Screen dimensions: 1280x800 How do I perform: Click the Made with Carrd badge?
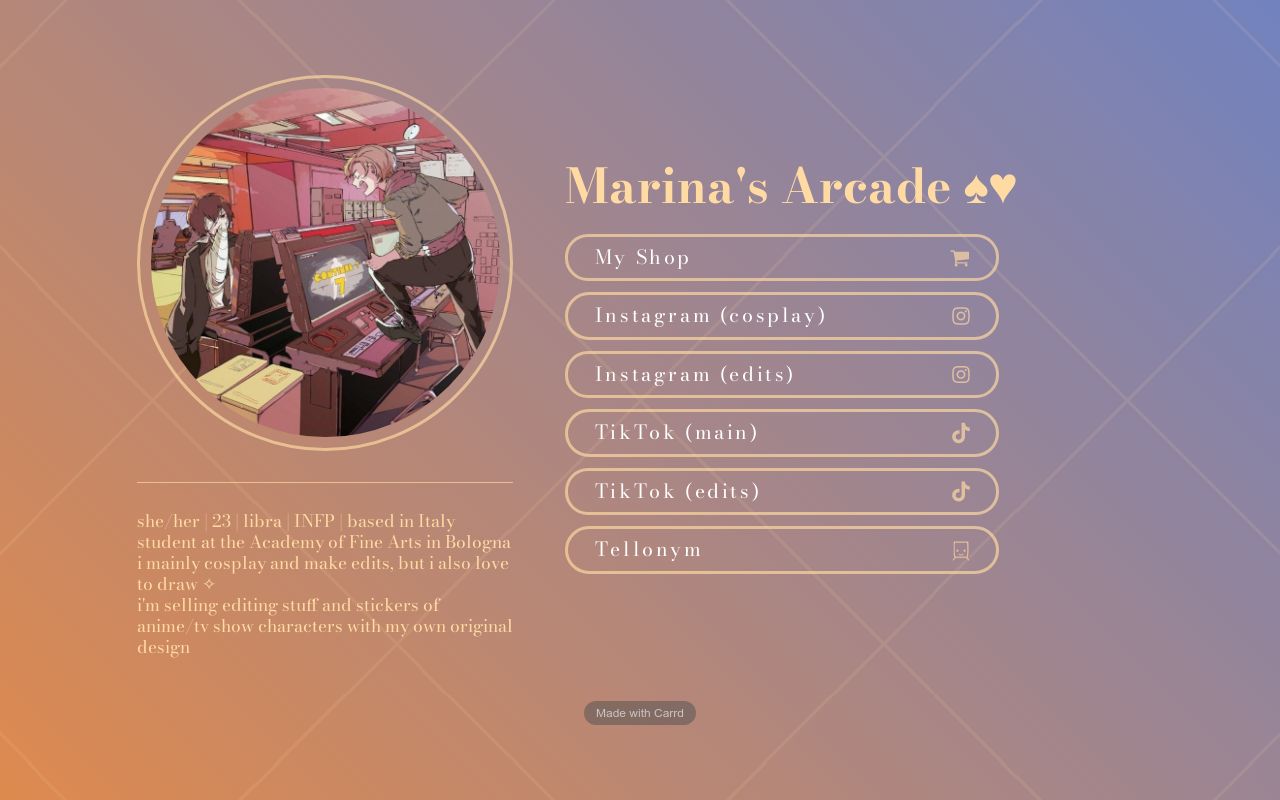pyautogui.click(x=639, y=712)
